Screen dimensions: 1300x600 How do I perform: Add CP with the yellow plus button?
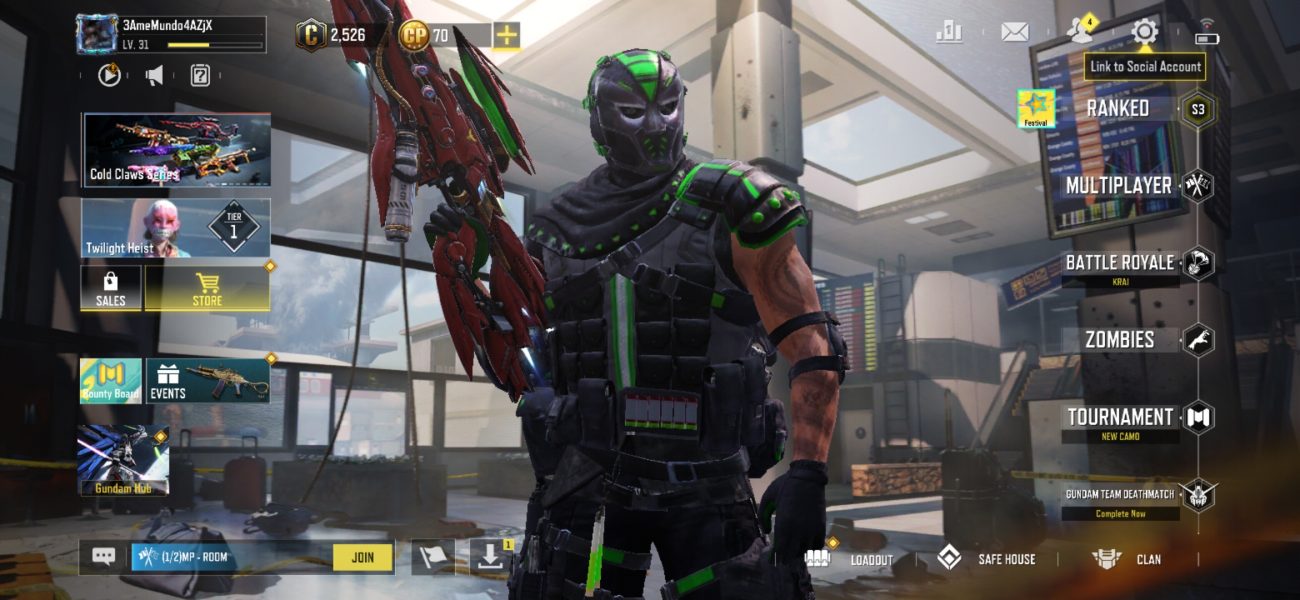tap(507, 36)
